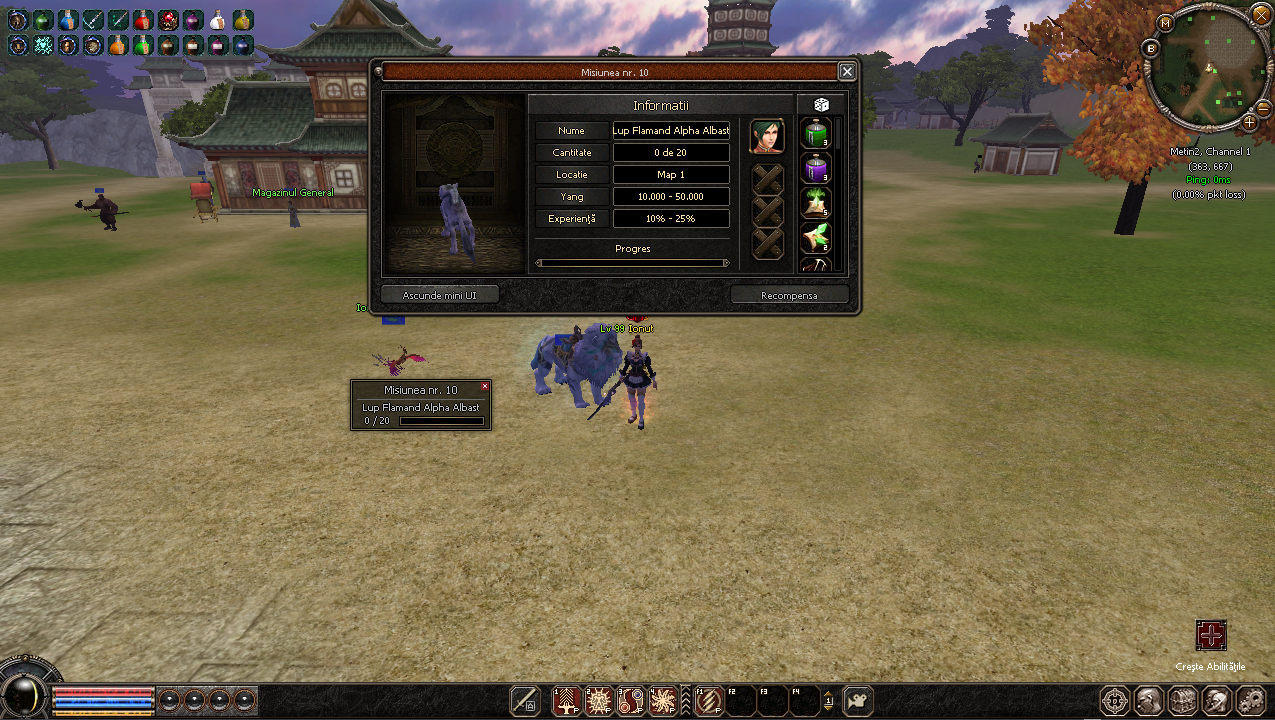Screen dimensions: 1275x720
Task: Activate the skill in hotbar slot 1
Action: [x=568, y=701]
